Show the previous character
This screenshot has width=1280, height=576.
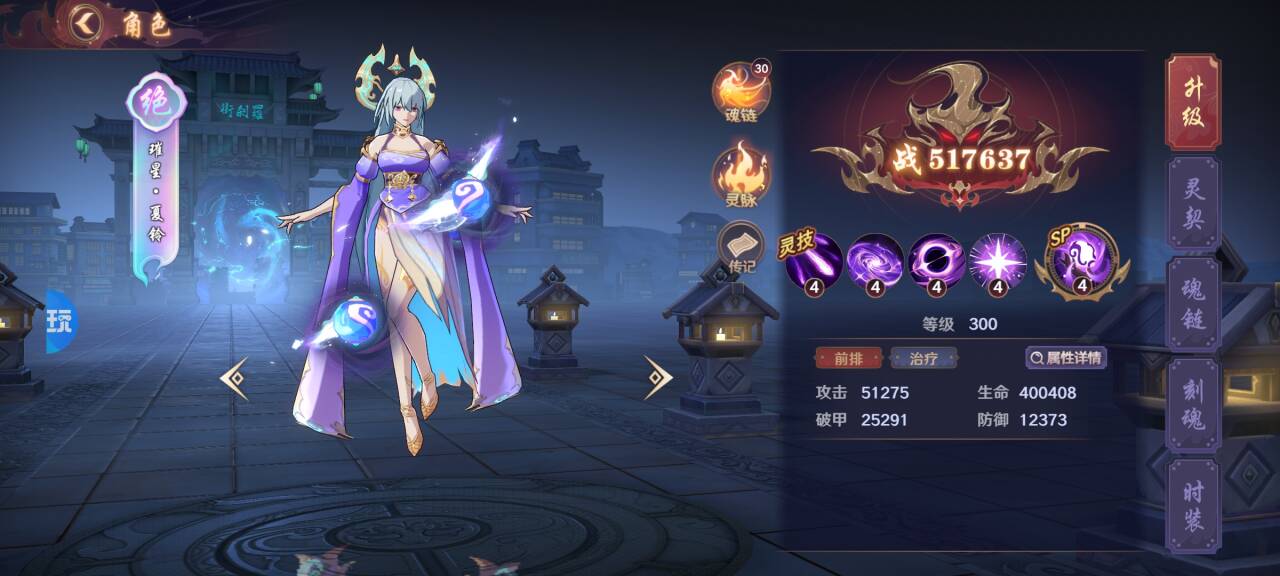(x=234, y=378)
